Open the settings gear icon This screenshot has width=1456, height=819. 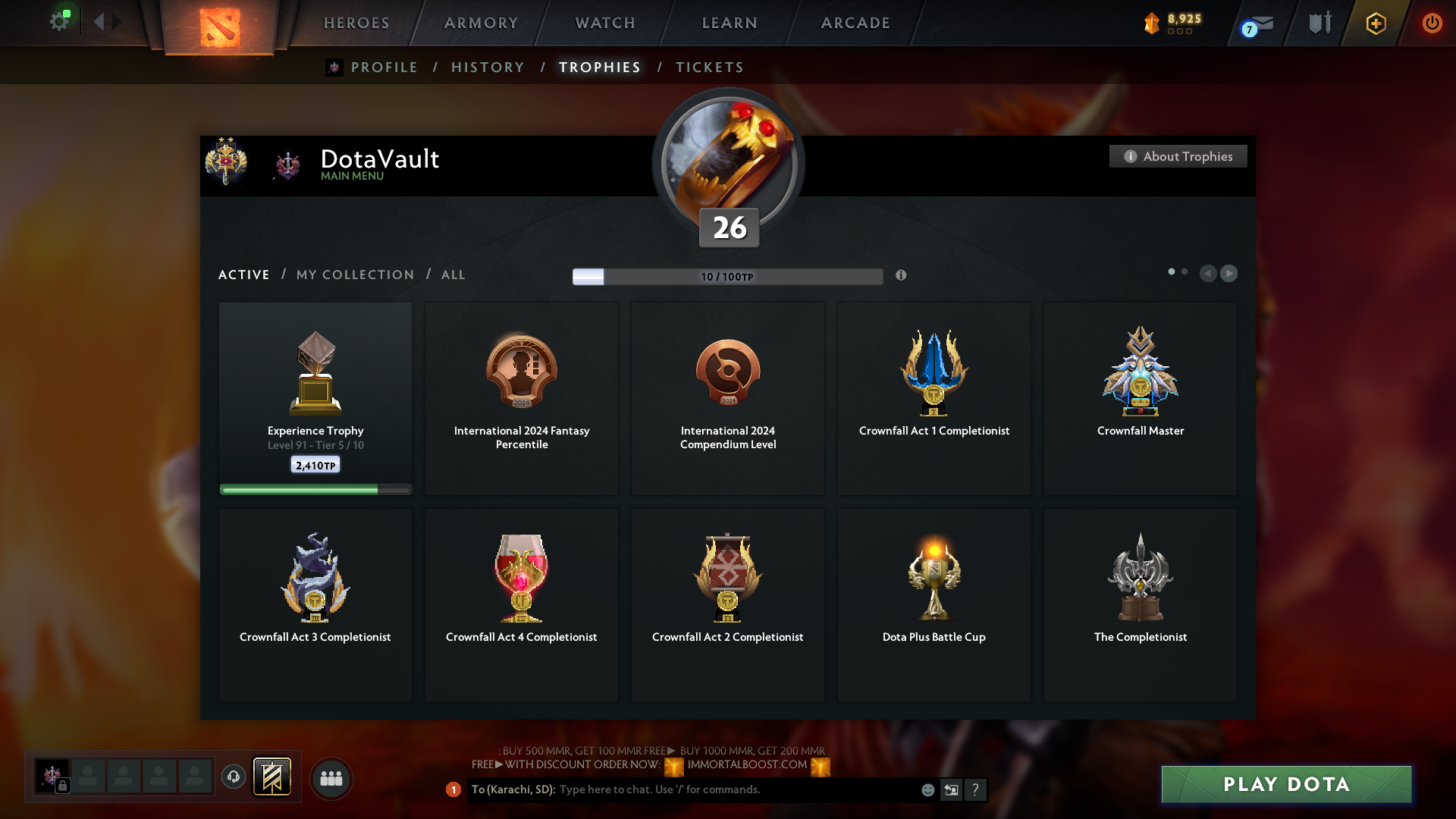click(59, 21)
